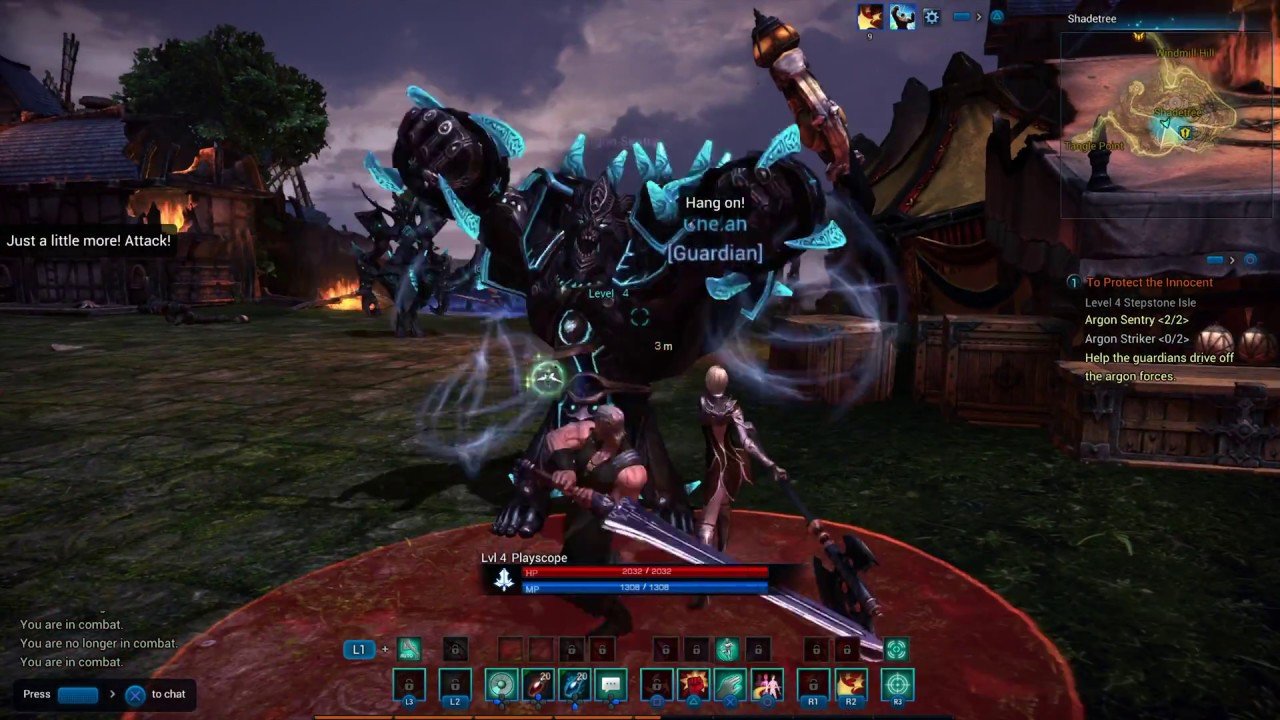1280x720 pixels.
Task: Click the yellow quest marker on minimap
Action: coord(1186,132)
